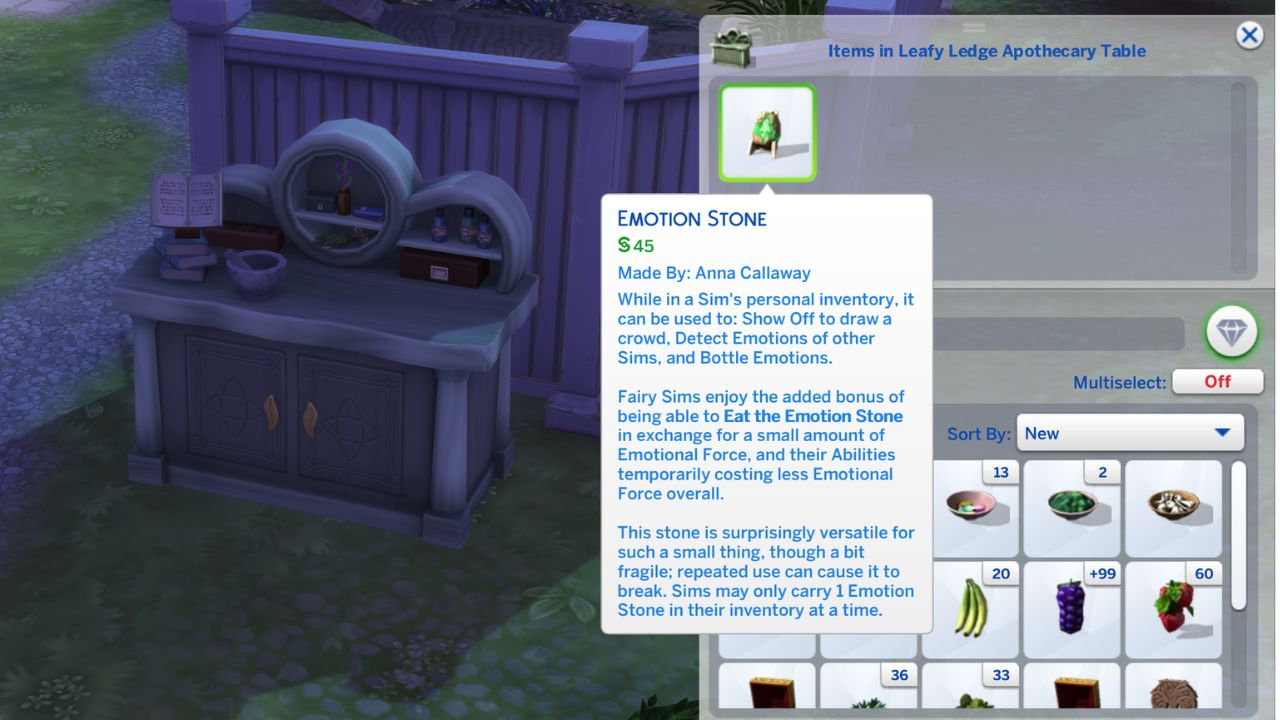
Task: Open the gem-shaped rarity filter
Action: pos(1231,333)
